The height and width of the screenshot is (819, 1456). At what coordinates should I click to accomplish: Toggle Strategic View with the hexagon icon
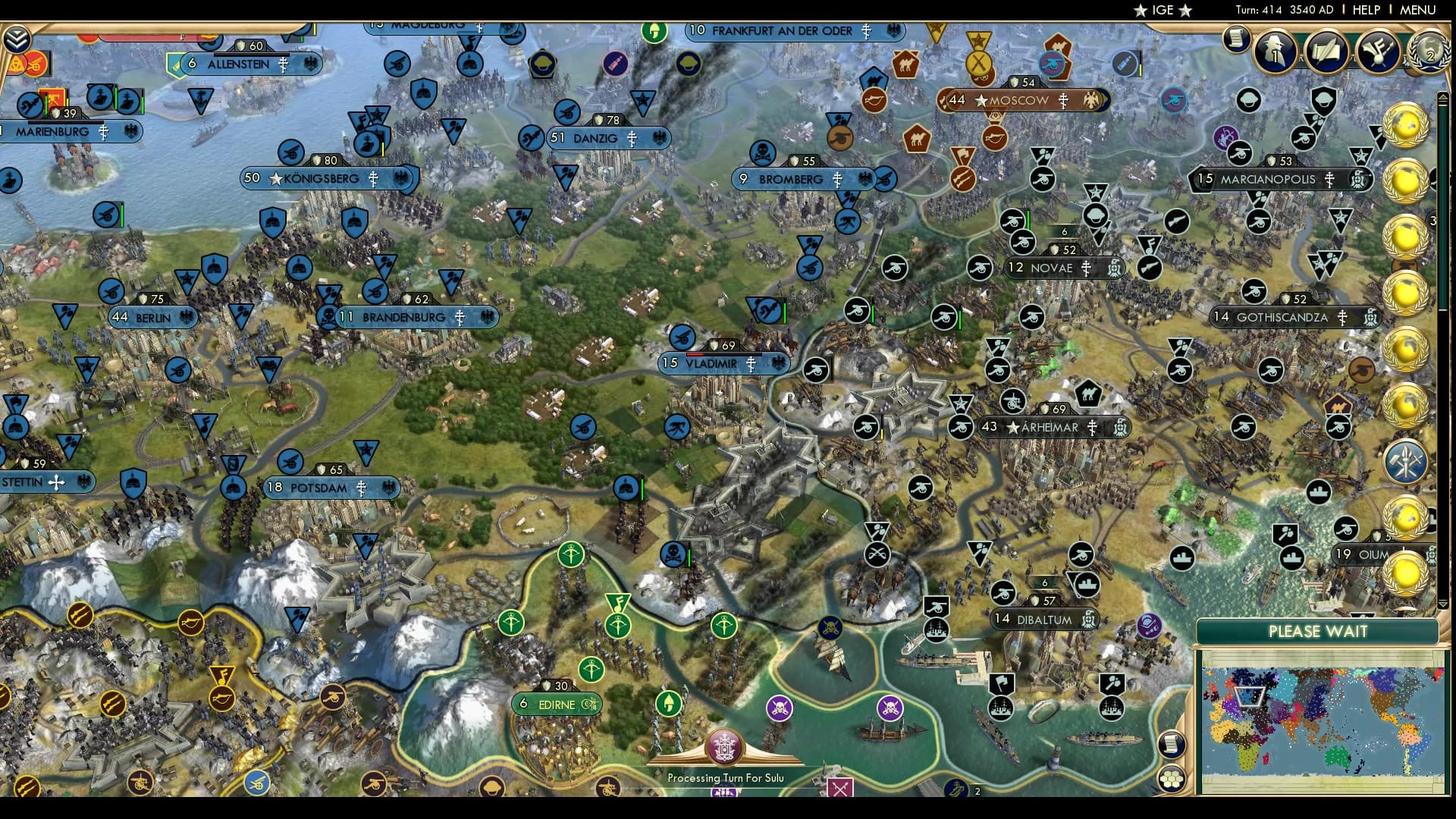pos(1171,780)
